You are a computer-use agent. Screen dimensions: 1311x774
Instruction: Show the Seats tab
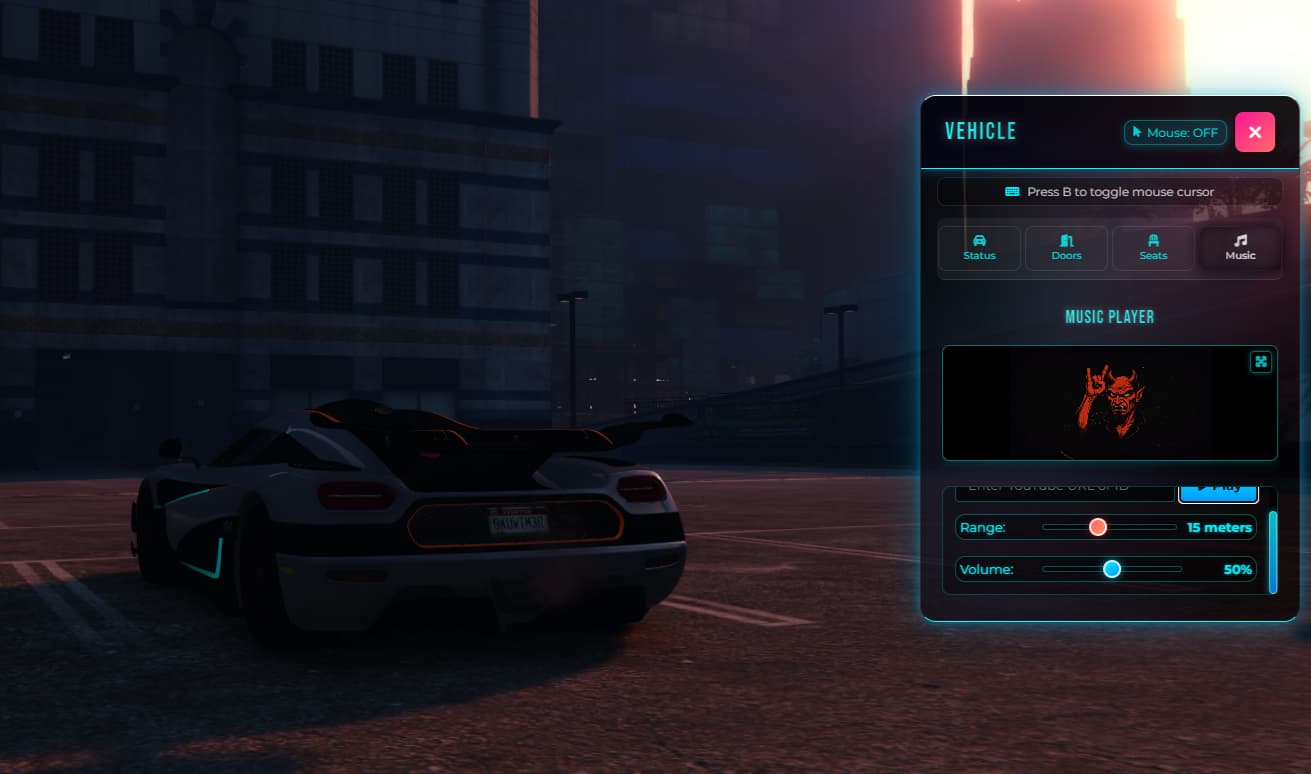(1153, 247)
